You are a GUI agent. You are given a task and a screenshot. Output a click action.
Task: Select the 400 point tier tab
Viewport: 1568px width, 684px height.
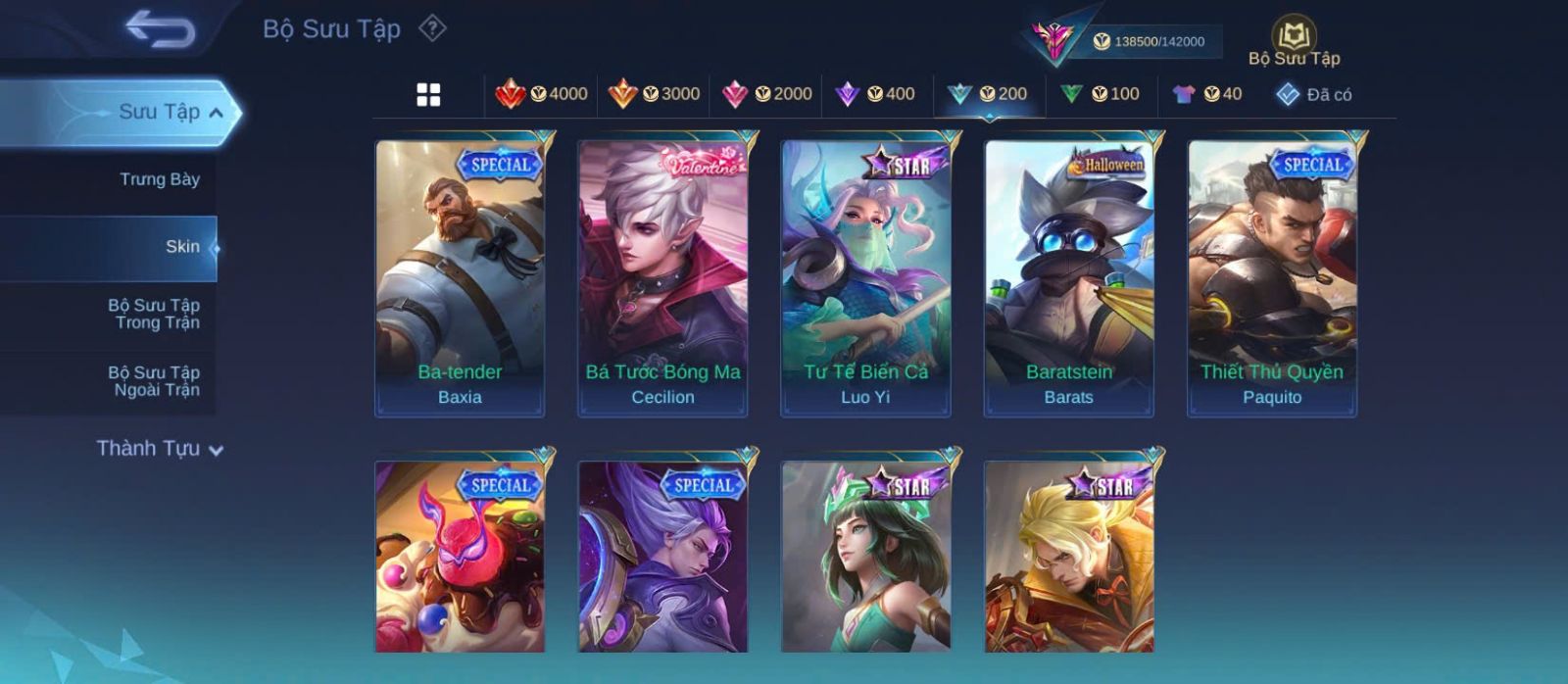875,94
